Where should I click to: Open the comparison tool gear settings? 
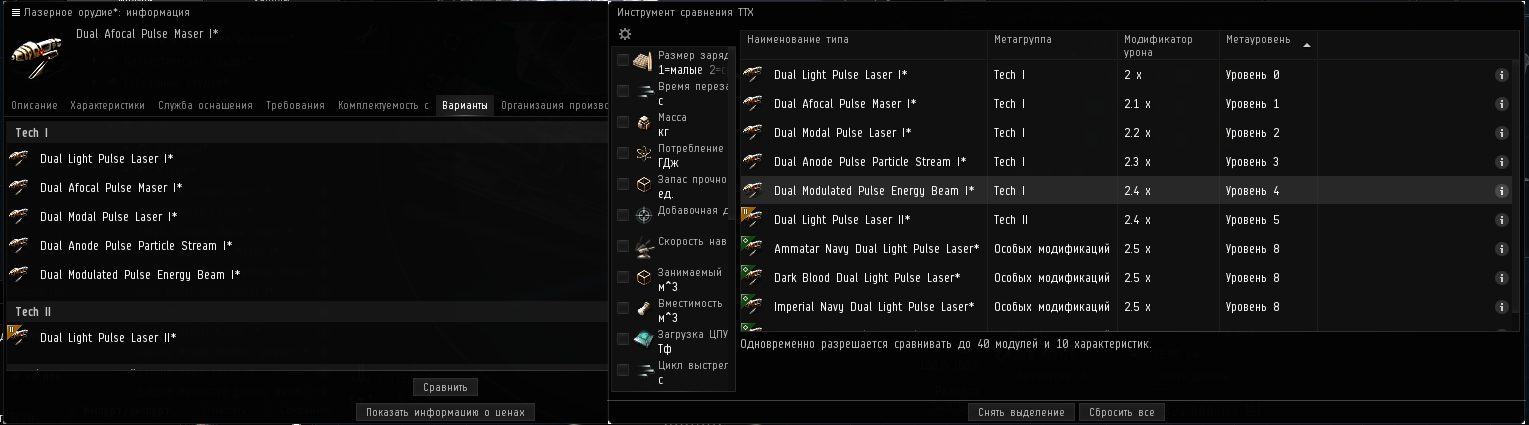[625, 34]
